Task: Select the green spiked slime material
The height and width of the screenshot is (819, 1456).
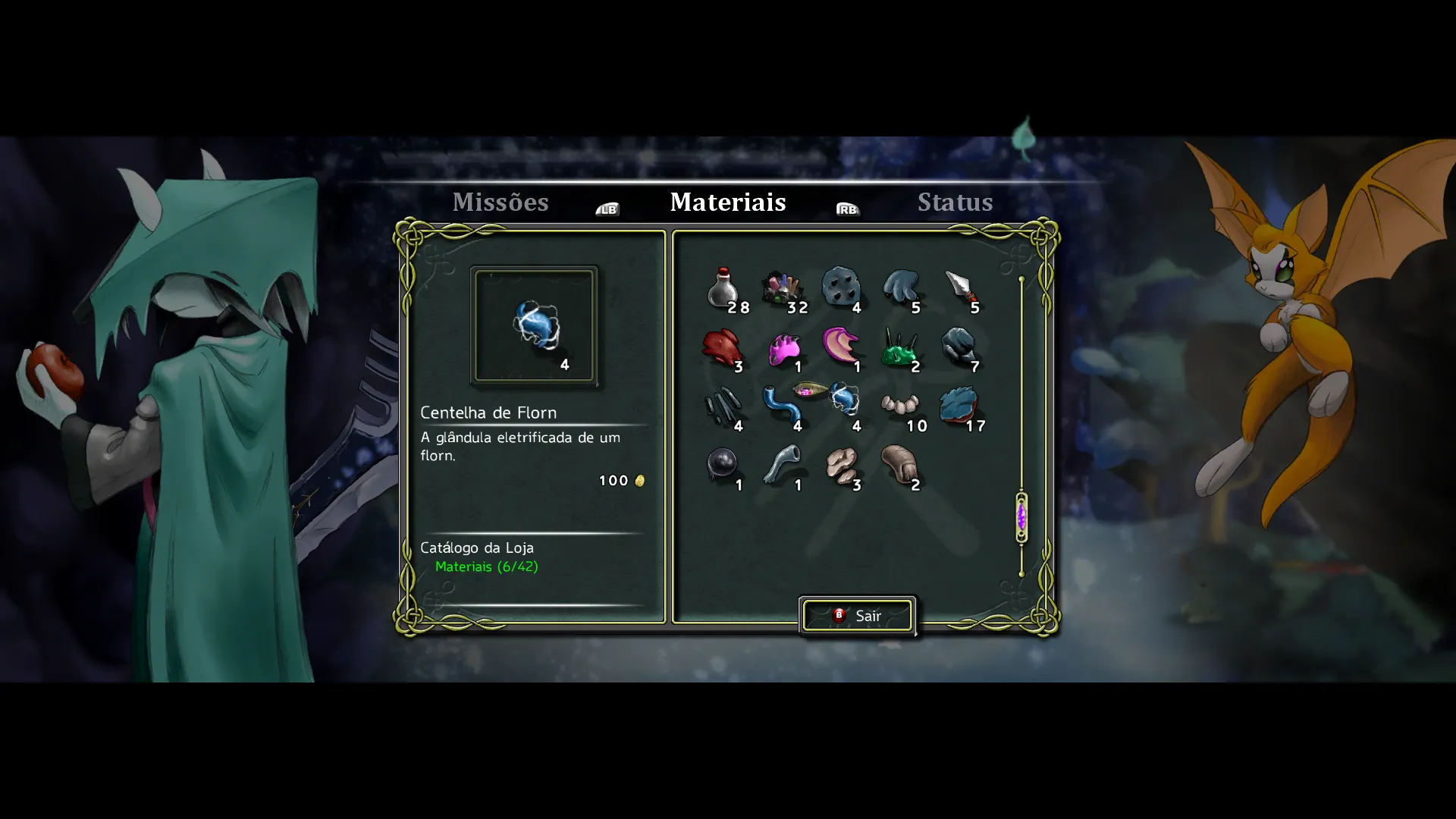Action: [x=900, y=350]
